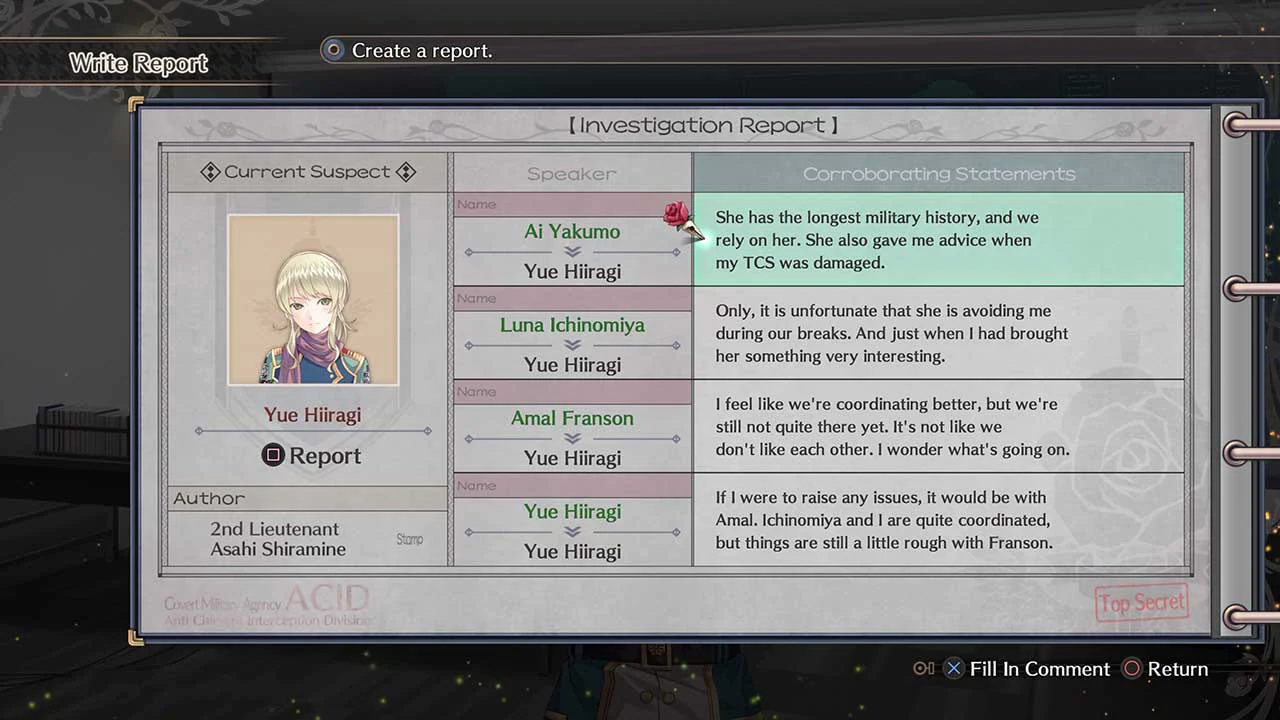The image size is (1280, 720).
Task: Click the Write Report title banner
Action: click(139, 62)
